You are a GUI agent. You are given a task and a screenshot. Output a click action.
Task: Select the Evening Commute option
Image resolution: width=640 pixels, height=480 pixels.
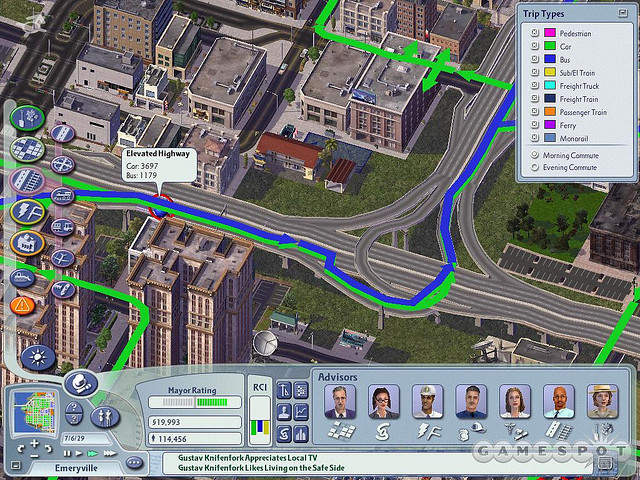pos(535,167)
